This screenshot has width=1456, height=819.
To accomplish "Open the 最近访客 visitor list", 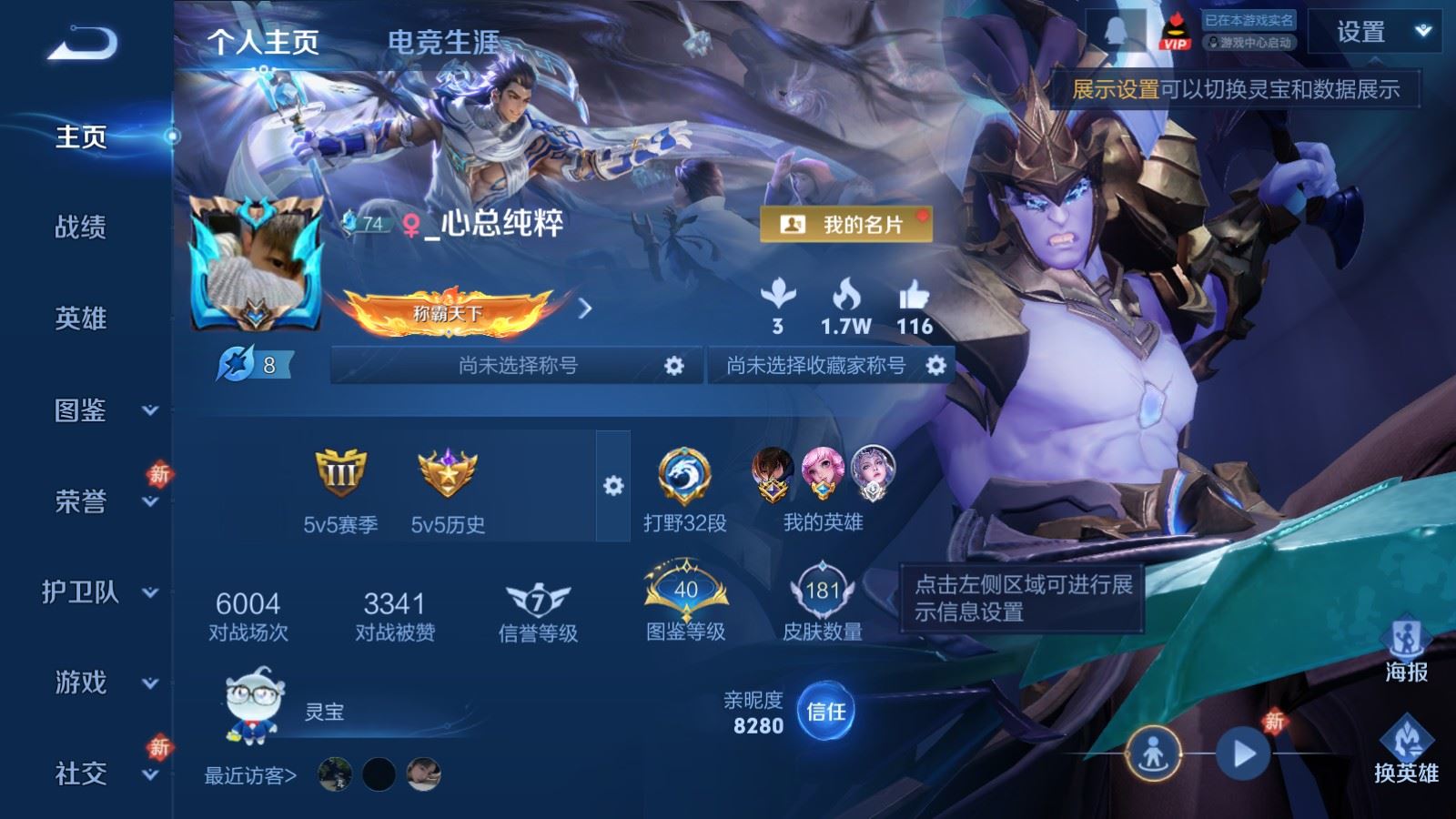I will coord(250,775).
